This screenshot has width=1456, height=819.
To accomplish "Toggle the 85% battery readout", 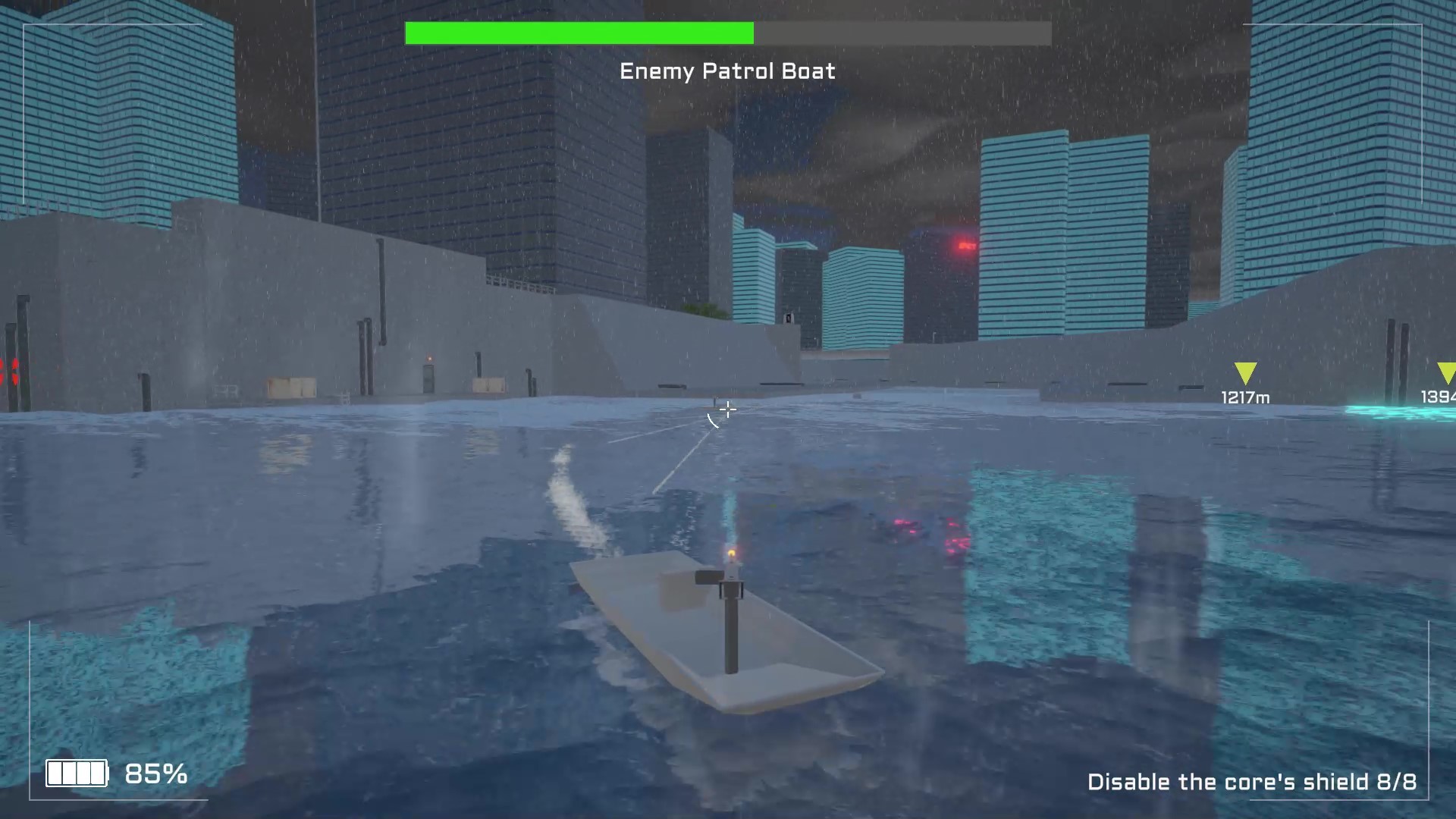I will [x=157, y=775].
